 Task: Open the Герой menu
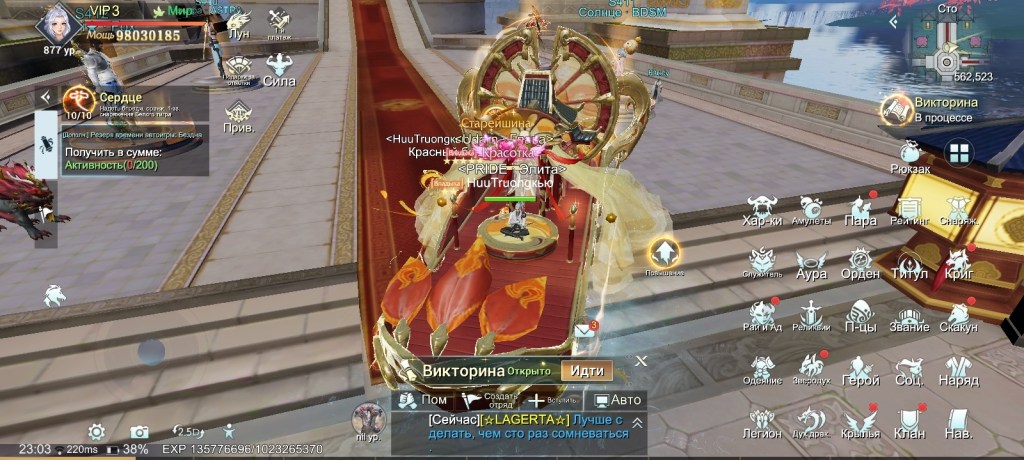point(860,372)
